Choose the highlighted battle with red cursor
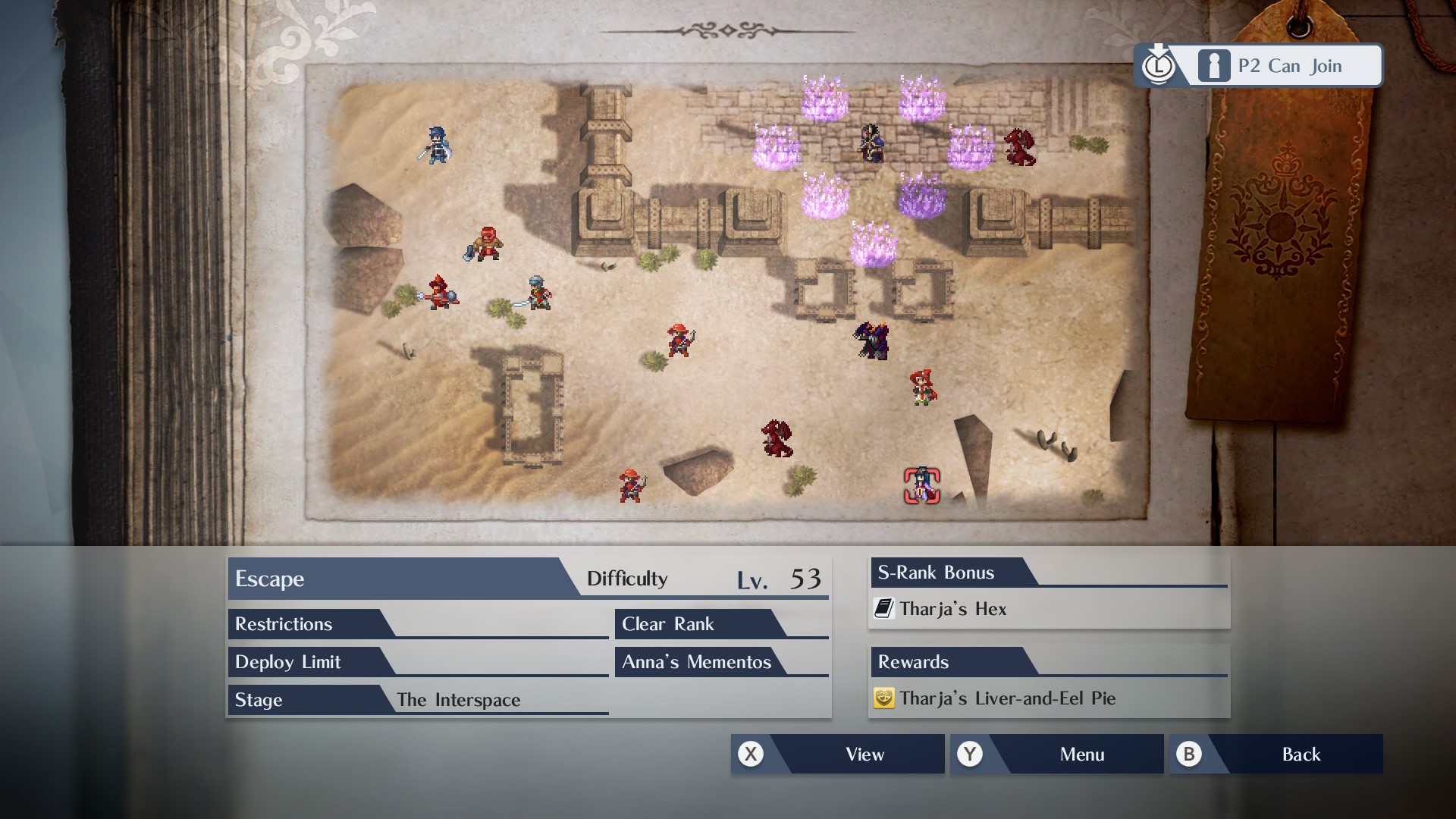1456x819 pixels. [x=922, y=485]
